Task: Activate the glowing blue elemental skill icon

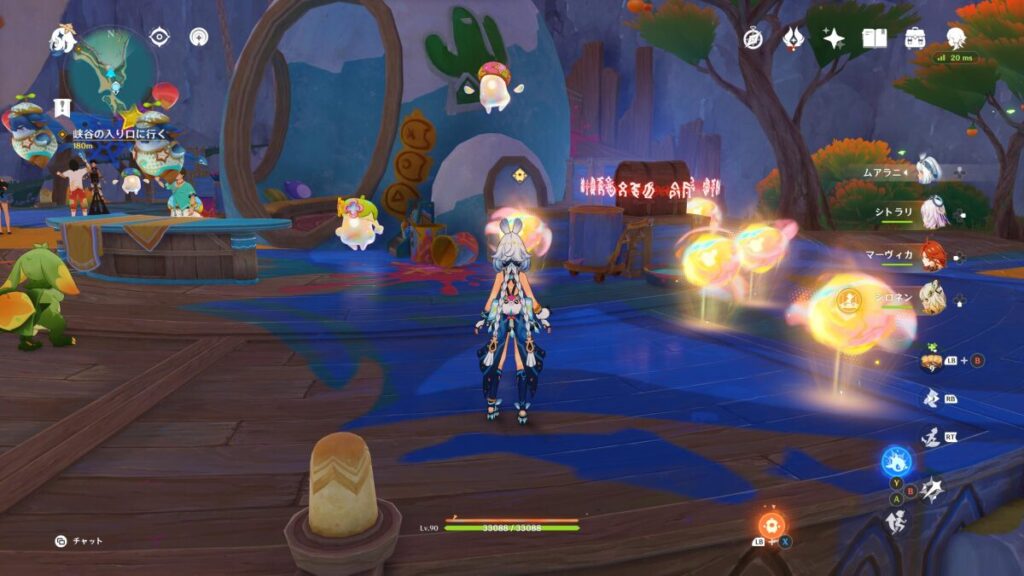Action: pyautogui.click(x=895, y=463)
